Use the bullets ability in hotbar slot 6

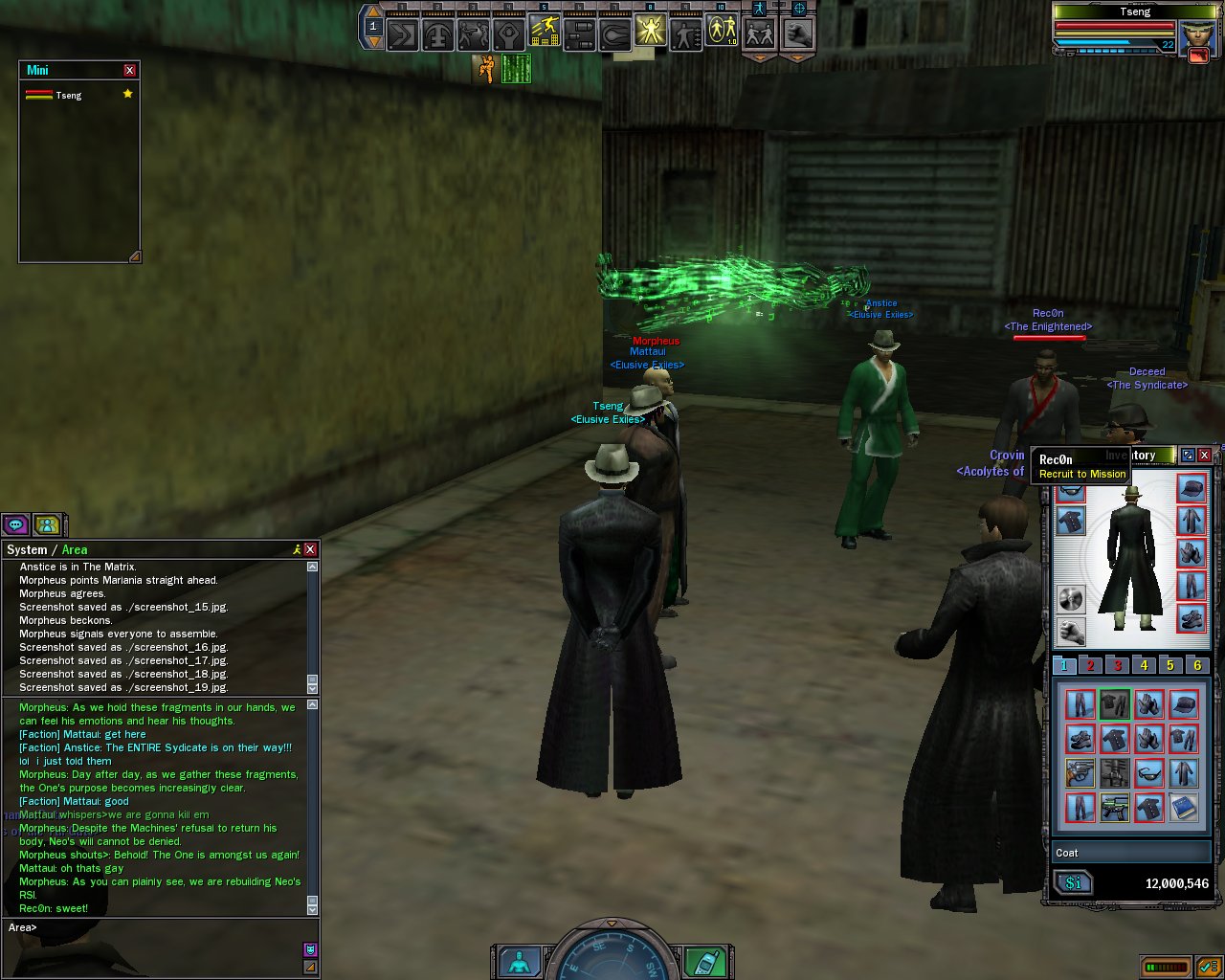click(580, 35)
